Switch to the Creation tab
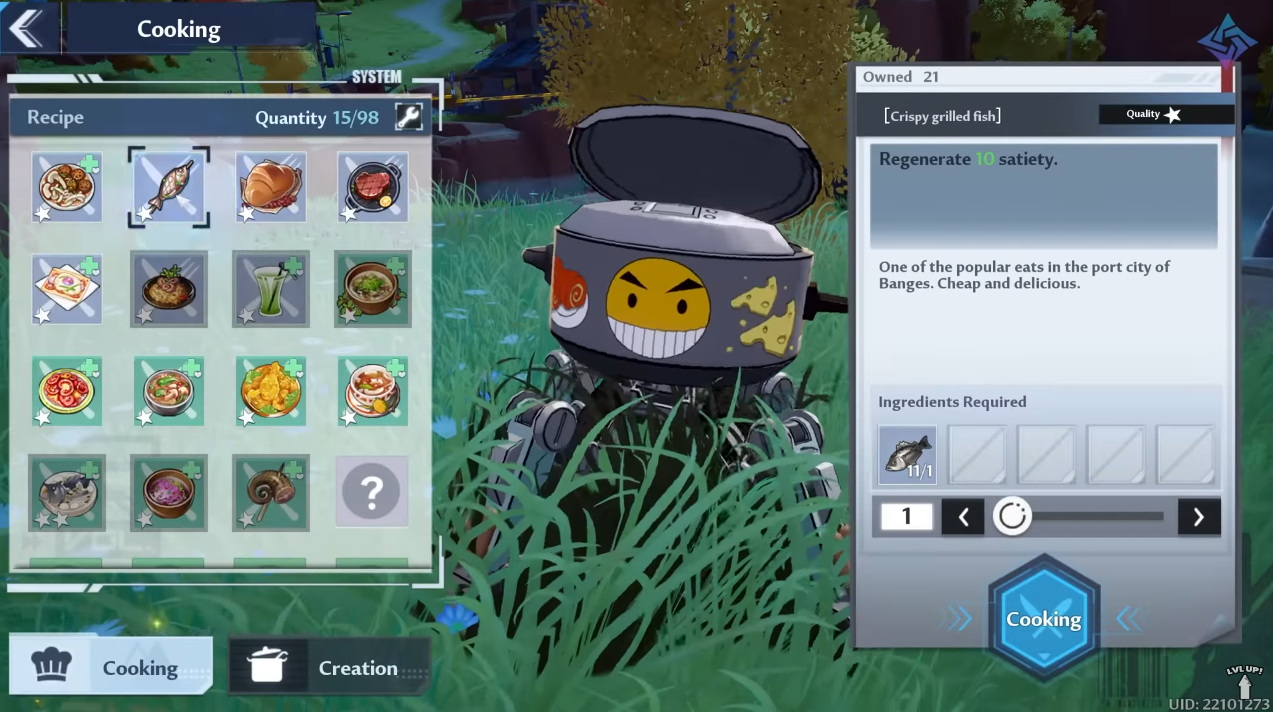Screen dimensions: 1273x712 tap(330, 667)
